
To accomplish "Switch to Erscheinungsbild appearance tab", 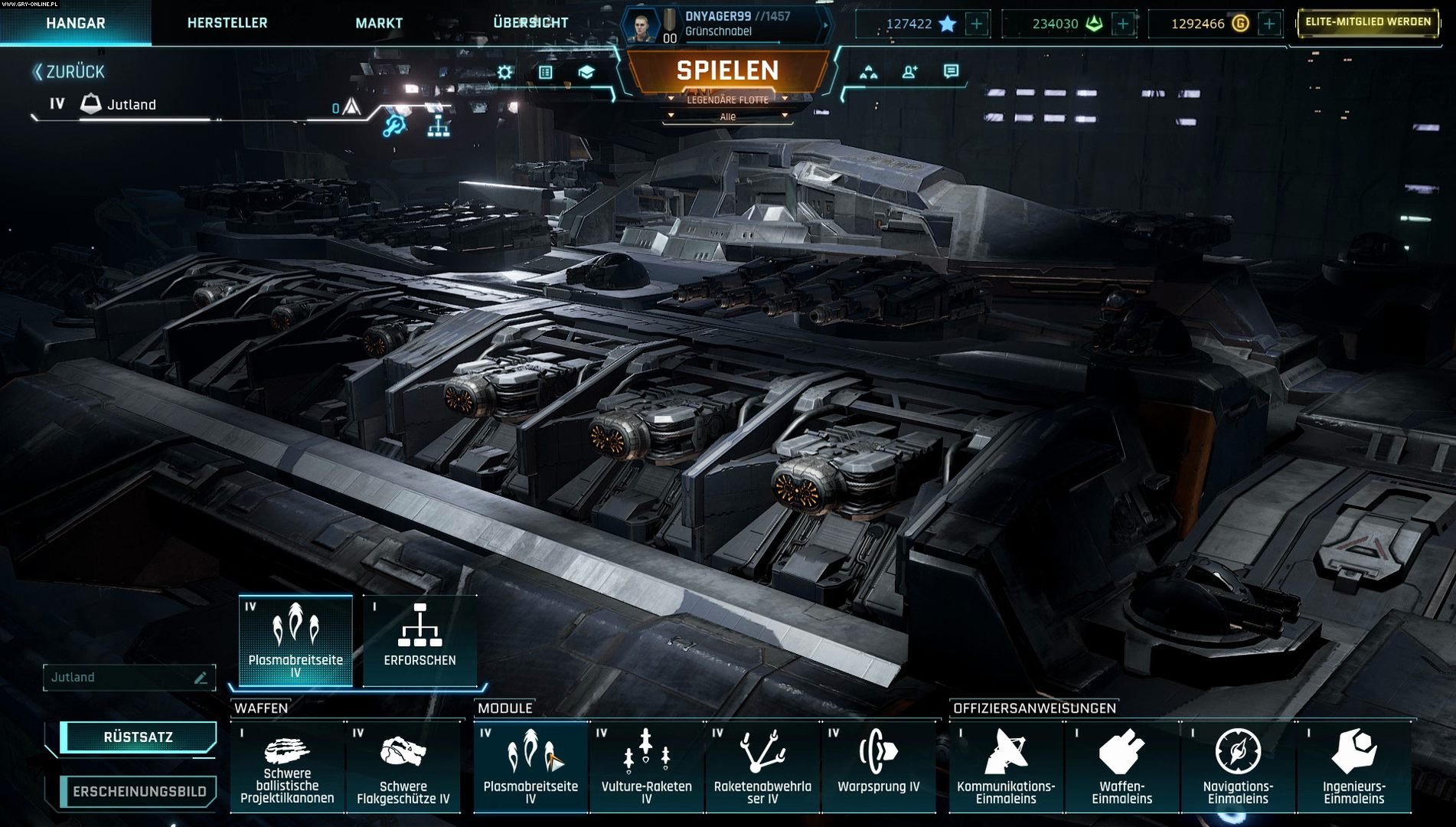I will click(x=139, y=792).
